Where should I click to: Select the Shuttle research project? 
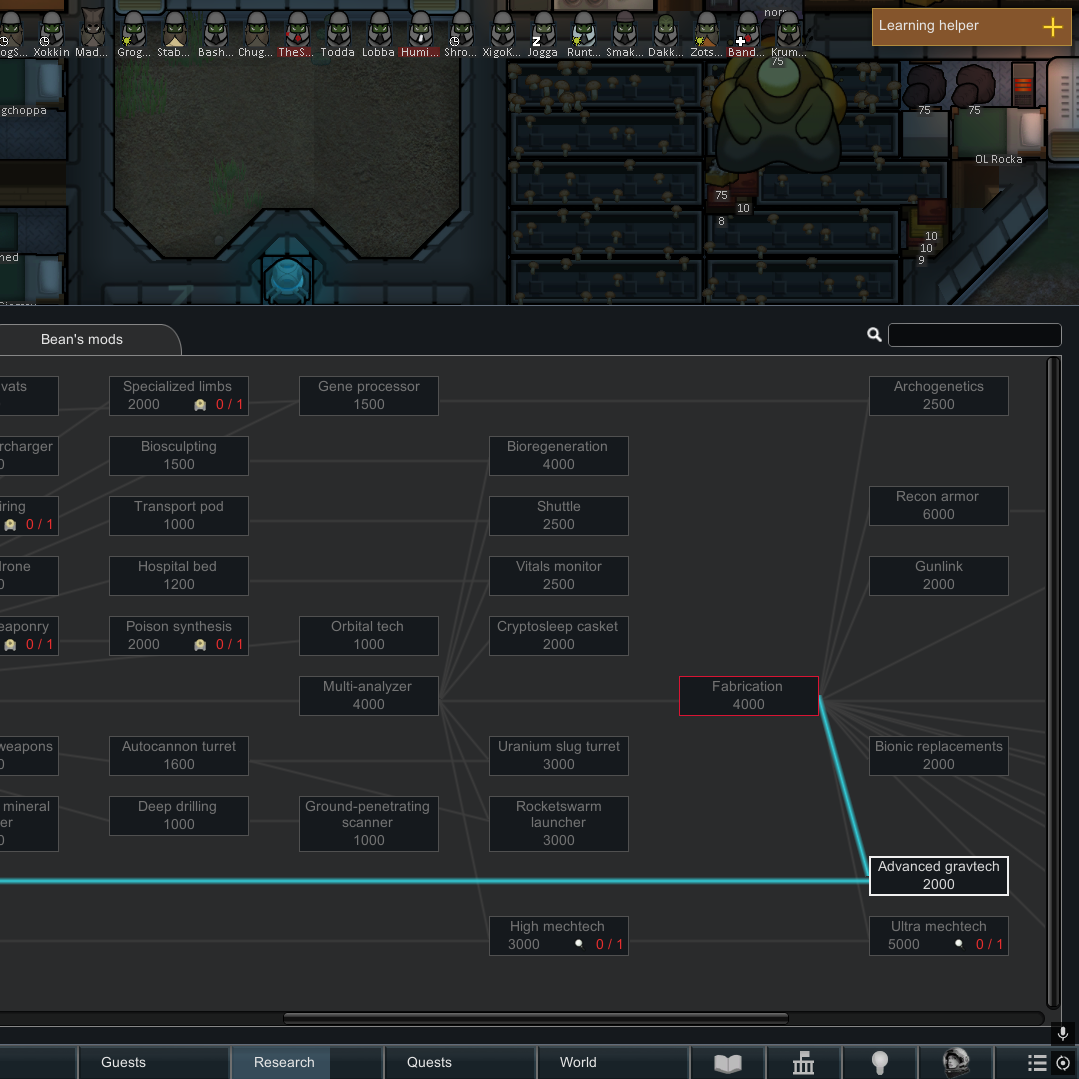click(558, 515)
